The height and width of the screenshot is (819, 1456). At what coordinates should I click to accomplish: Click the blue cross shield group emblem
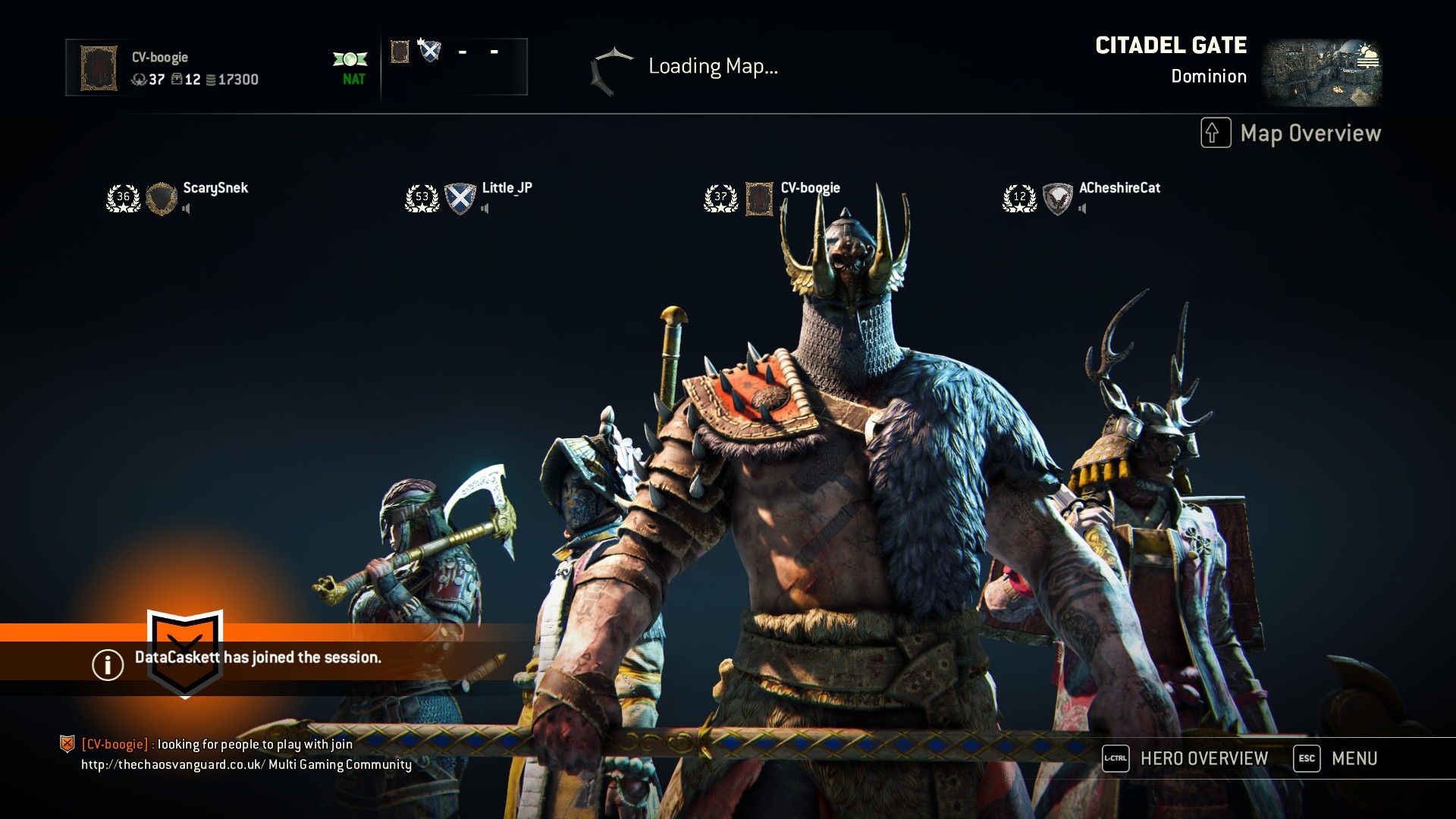click(x=430, y=51)
